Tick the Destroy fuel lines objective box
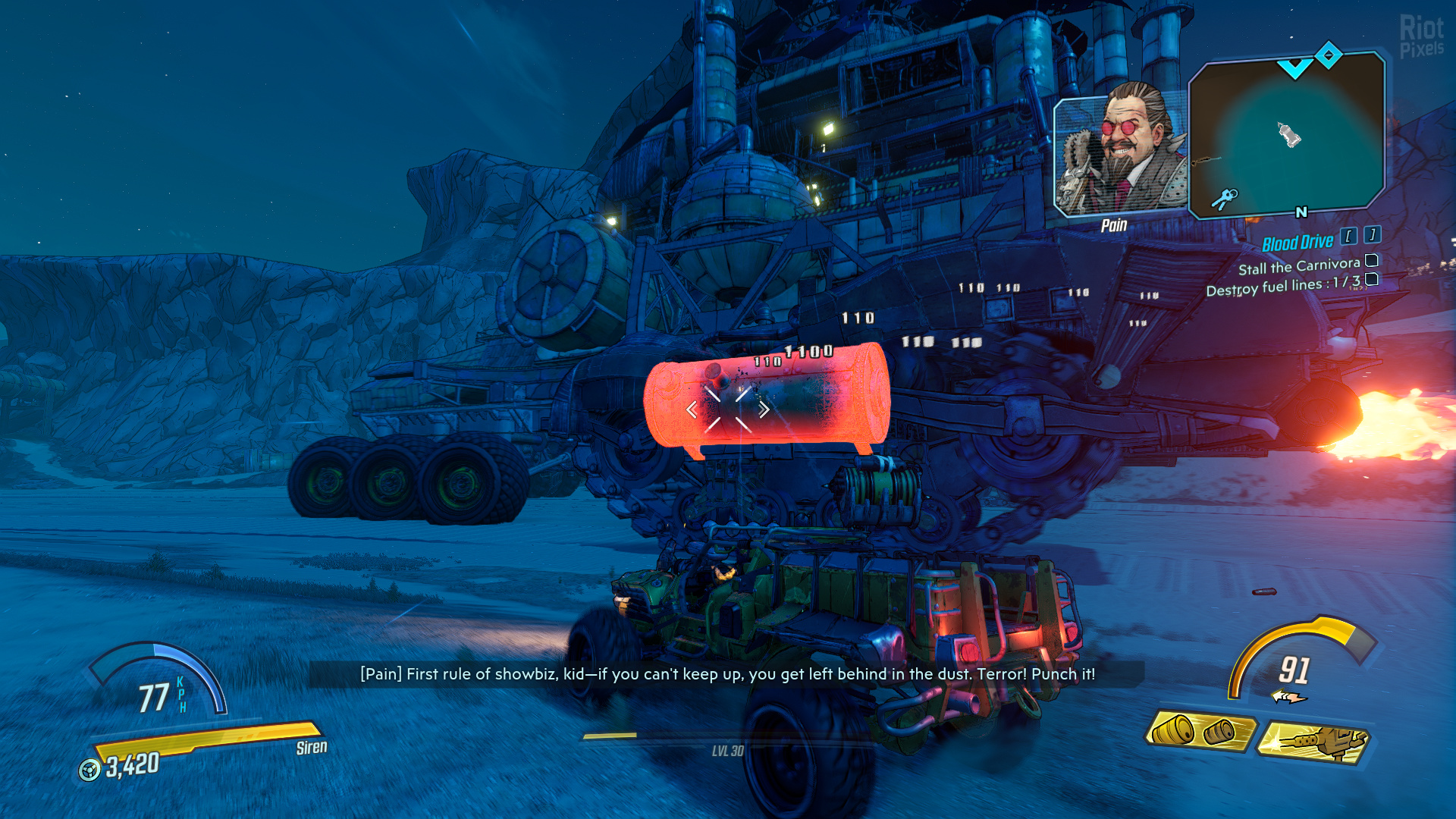The image size is (1456, 819). click(x=1372, y=280)
